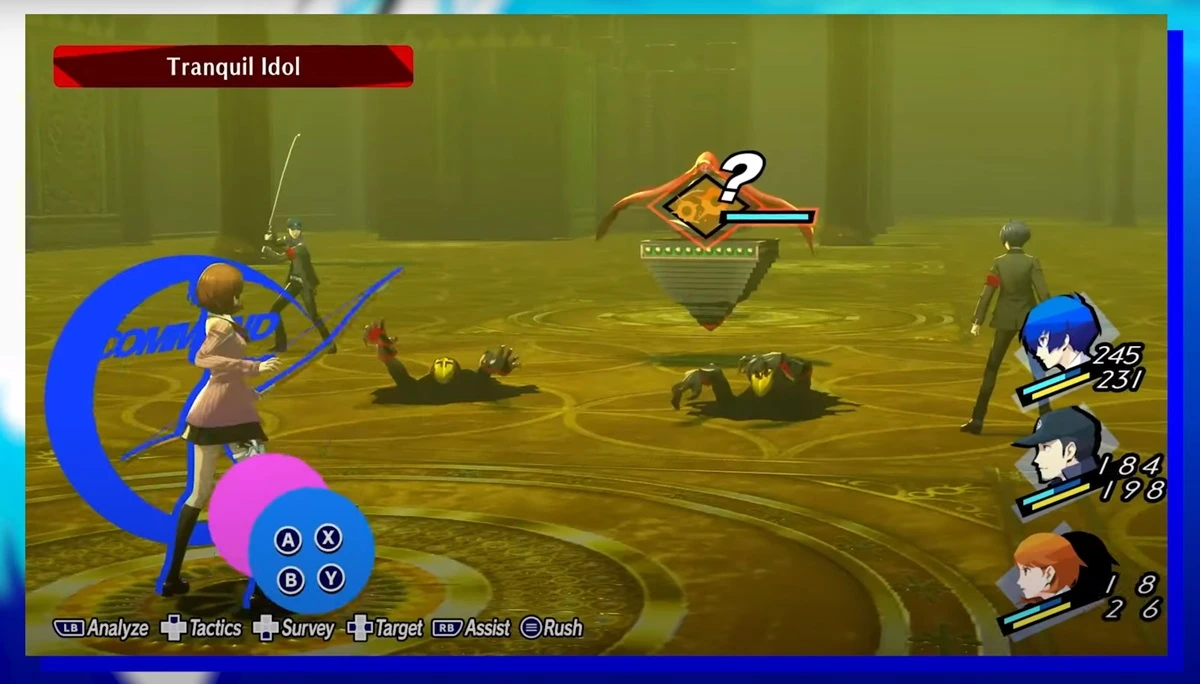This screenshot has width=1200, height=684.
Task: Open the Tactics command
Action: click(202, 628)
